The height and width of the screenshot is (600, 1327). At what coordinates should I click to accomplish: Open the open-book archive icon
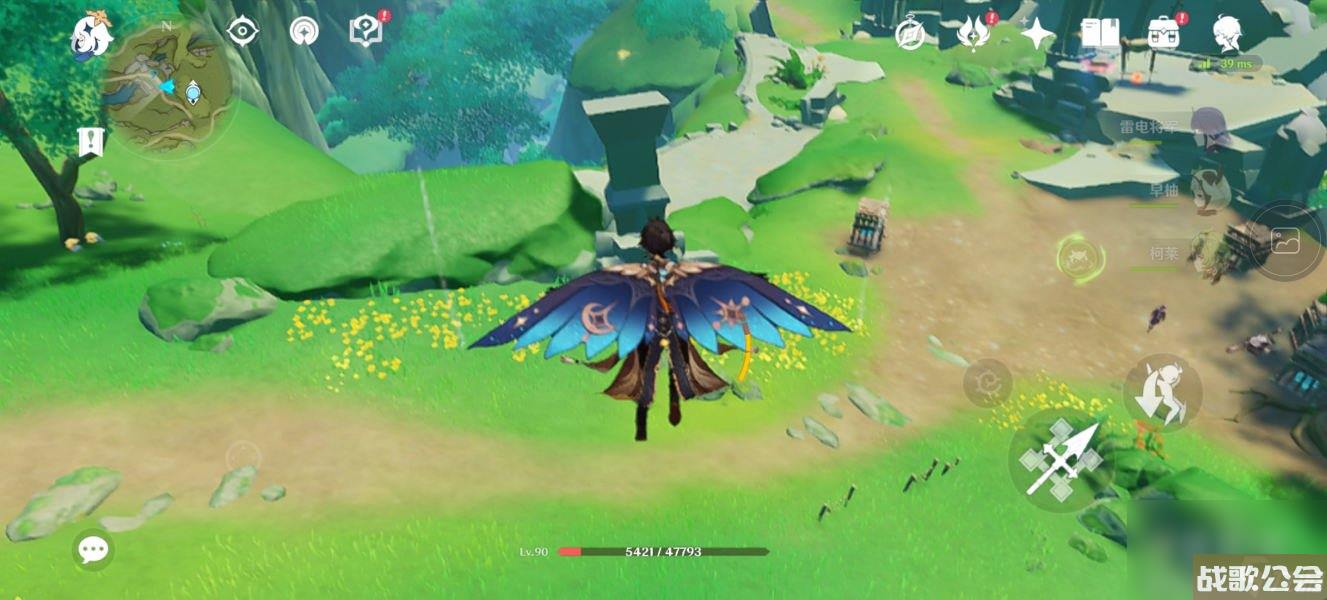coord(1099,34)
